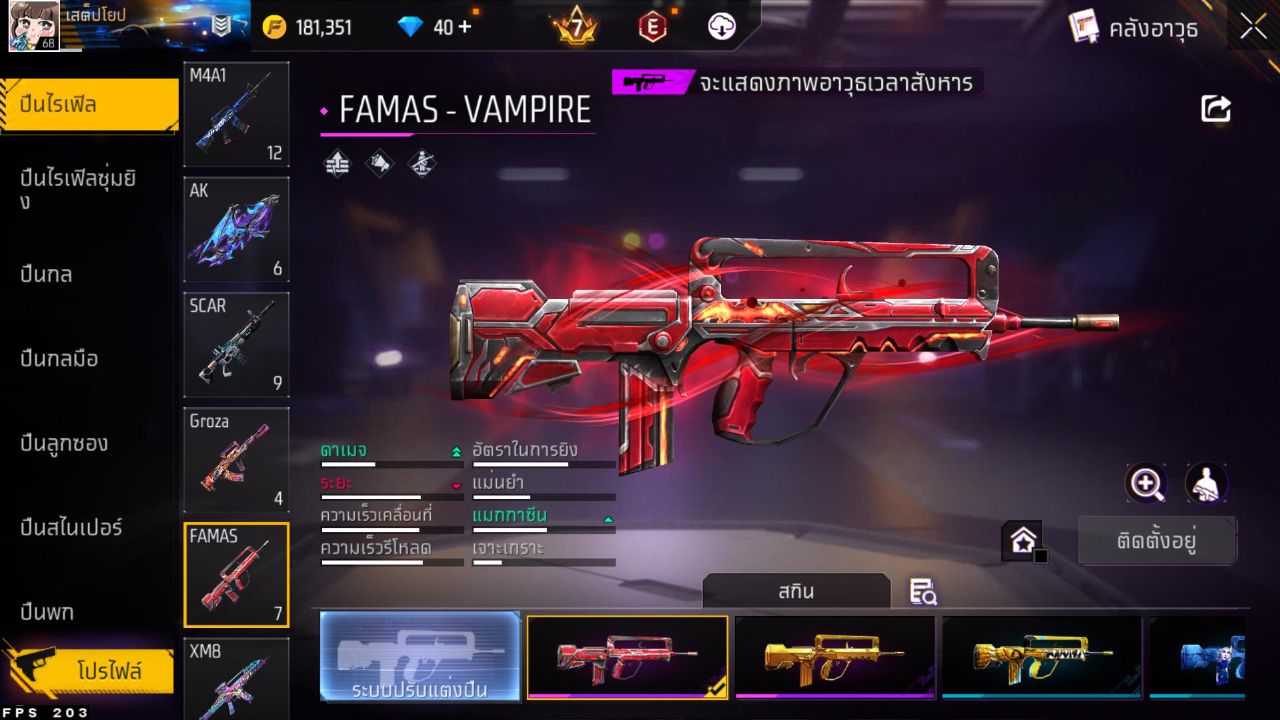Image resolution: width=1280 pixels, height=720 pixels.
Task: Select the soldier attribute icon
Action: [421, 162]
